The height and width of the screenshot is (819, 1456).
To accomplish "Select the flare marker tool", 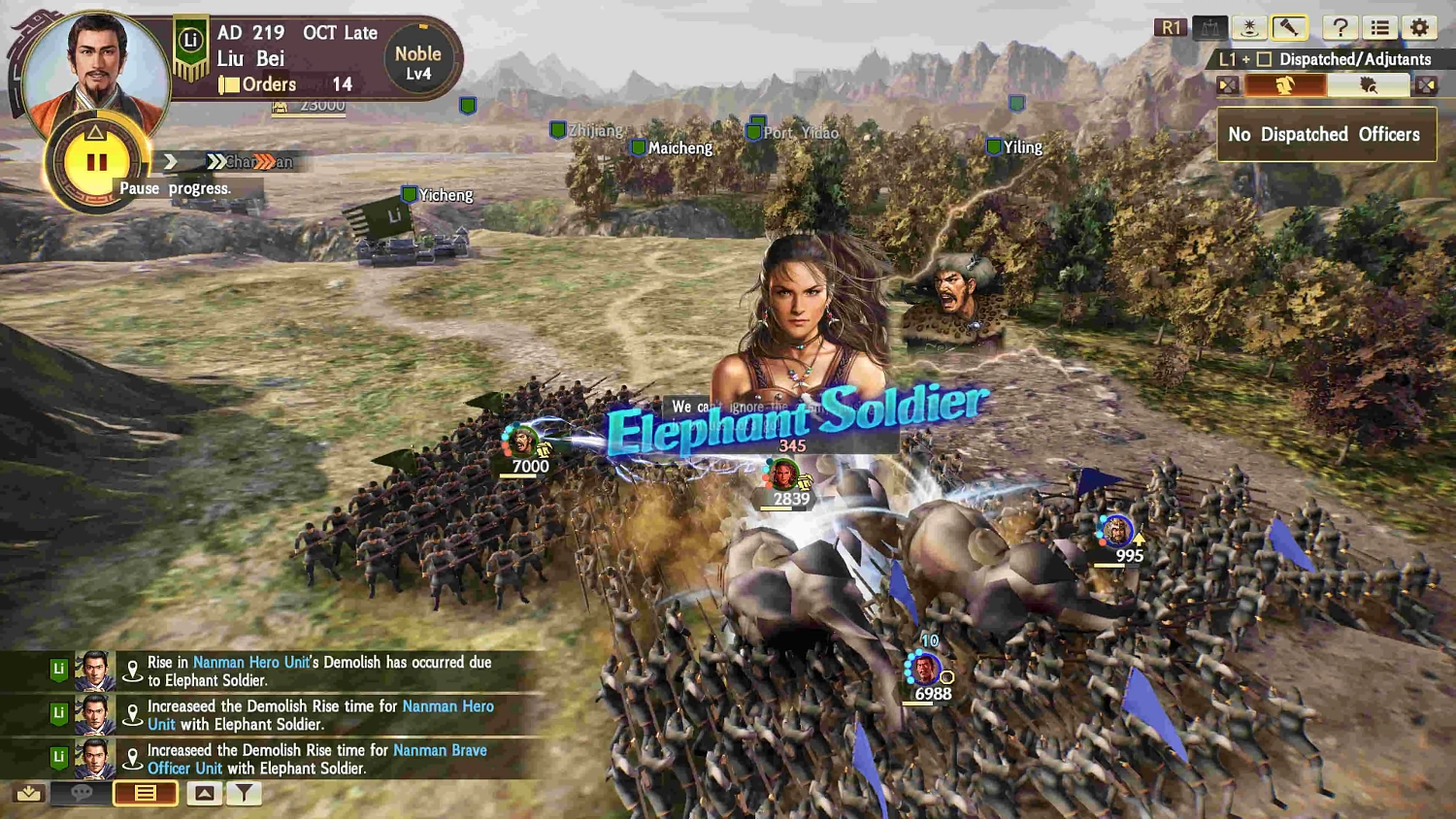I will point(1247,27).
